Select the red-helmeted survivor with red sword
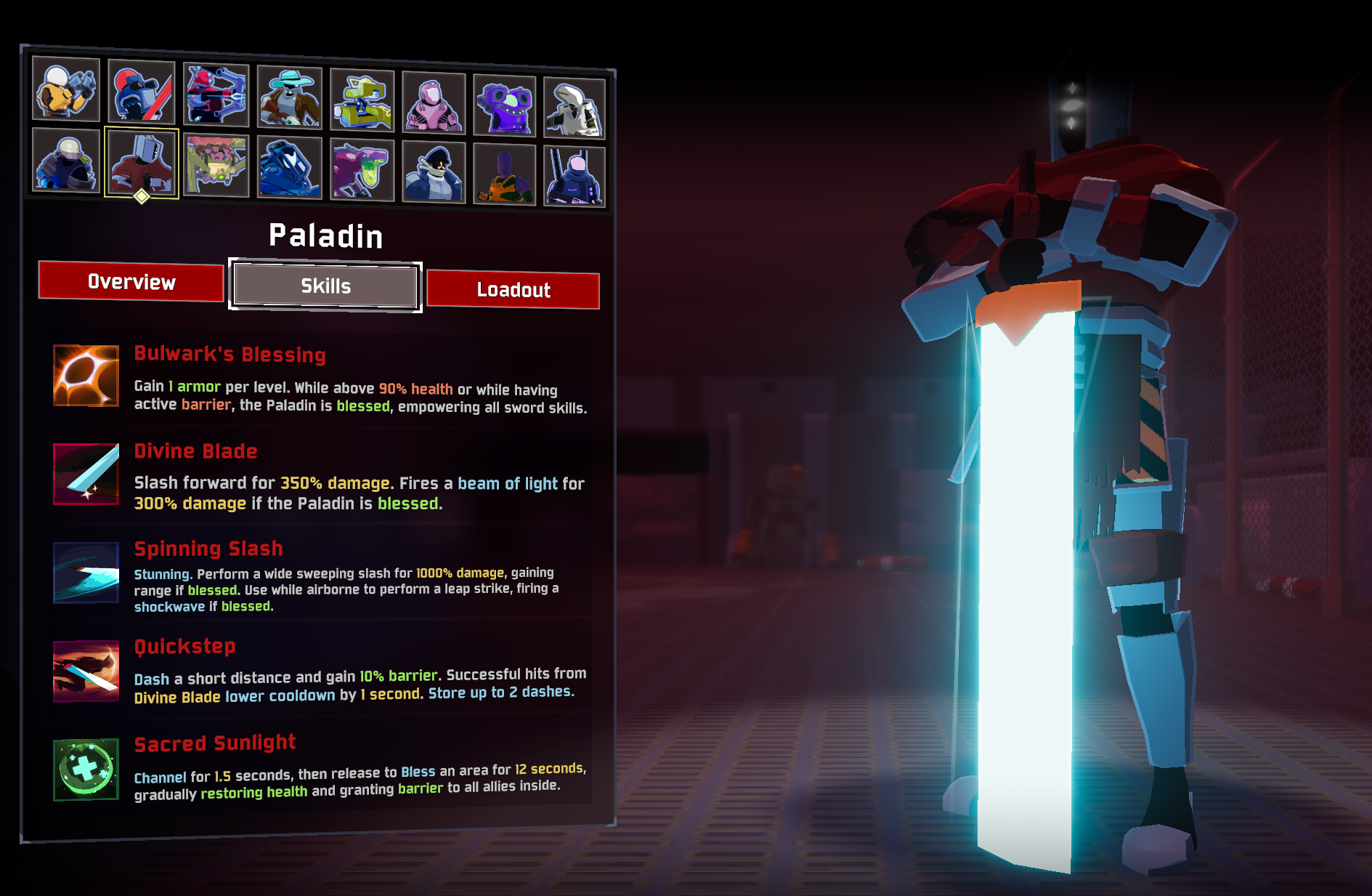The image size is (1372, 896). [142, 92]
